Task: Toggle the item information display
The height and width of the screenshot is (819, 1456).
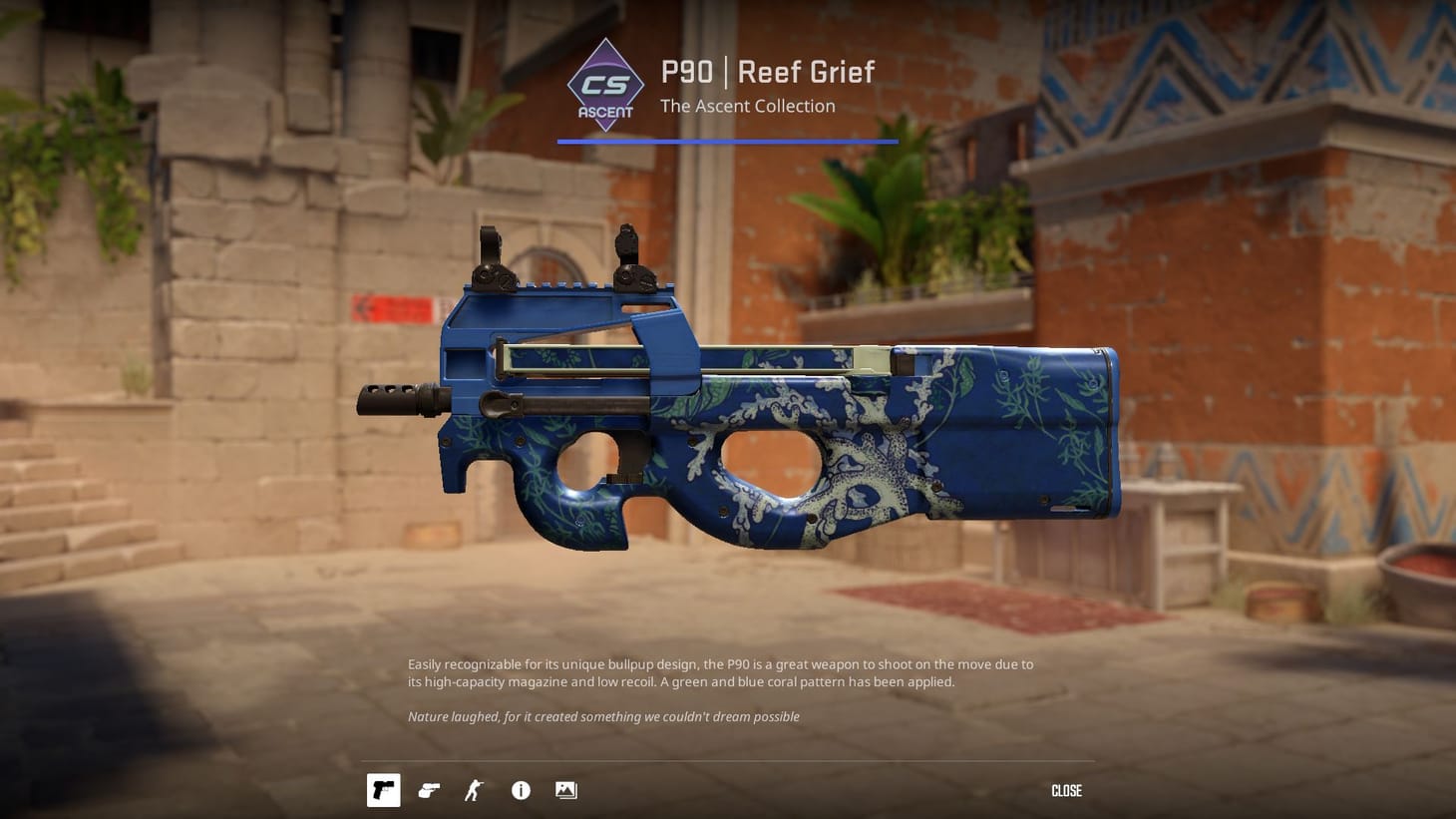Action: 520,790
